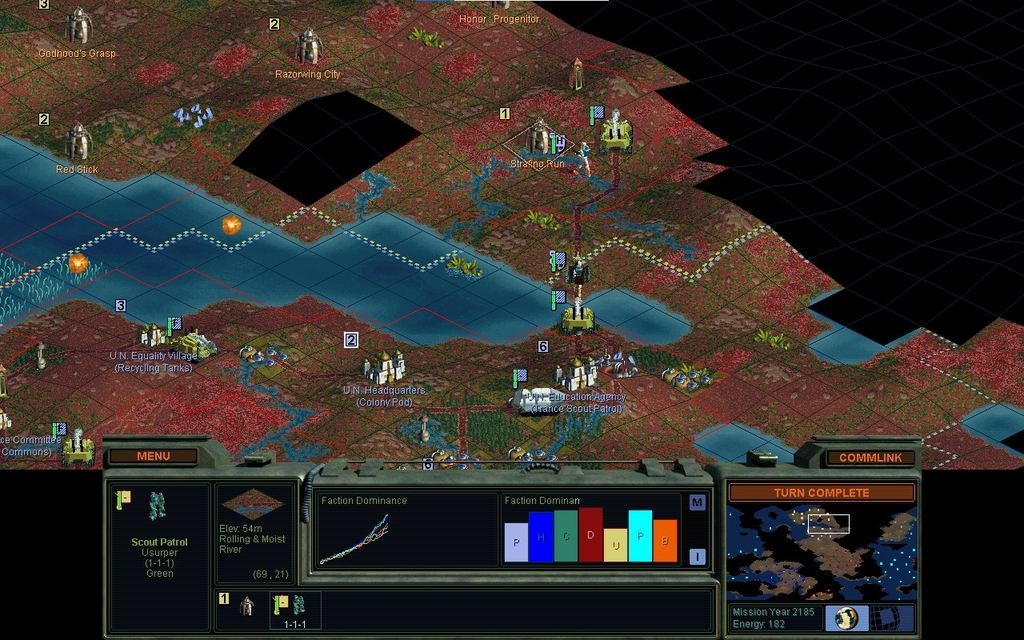Click the I button beside the faction chart
Viewport: 1024px width, 640px height.
(x=697, y=557)
